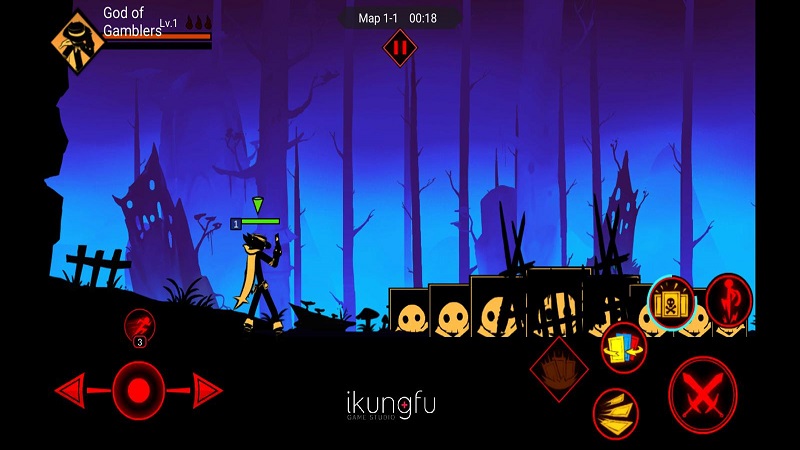Move right with the red right arrow
Image resolution: width=800 pixels, height=450 pixels.
tap(207, 390)
